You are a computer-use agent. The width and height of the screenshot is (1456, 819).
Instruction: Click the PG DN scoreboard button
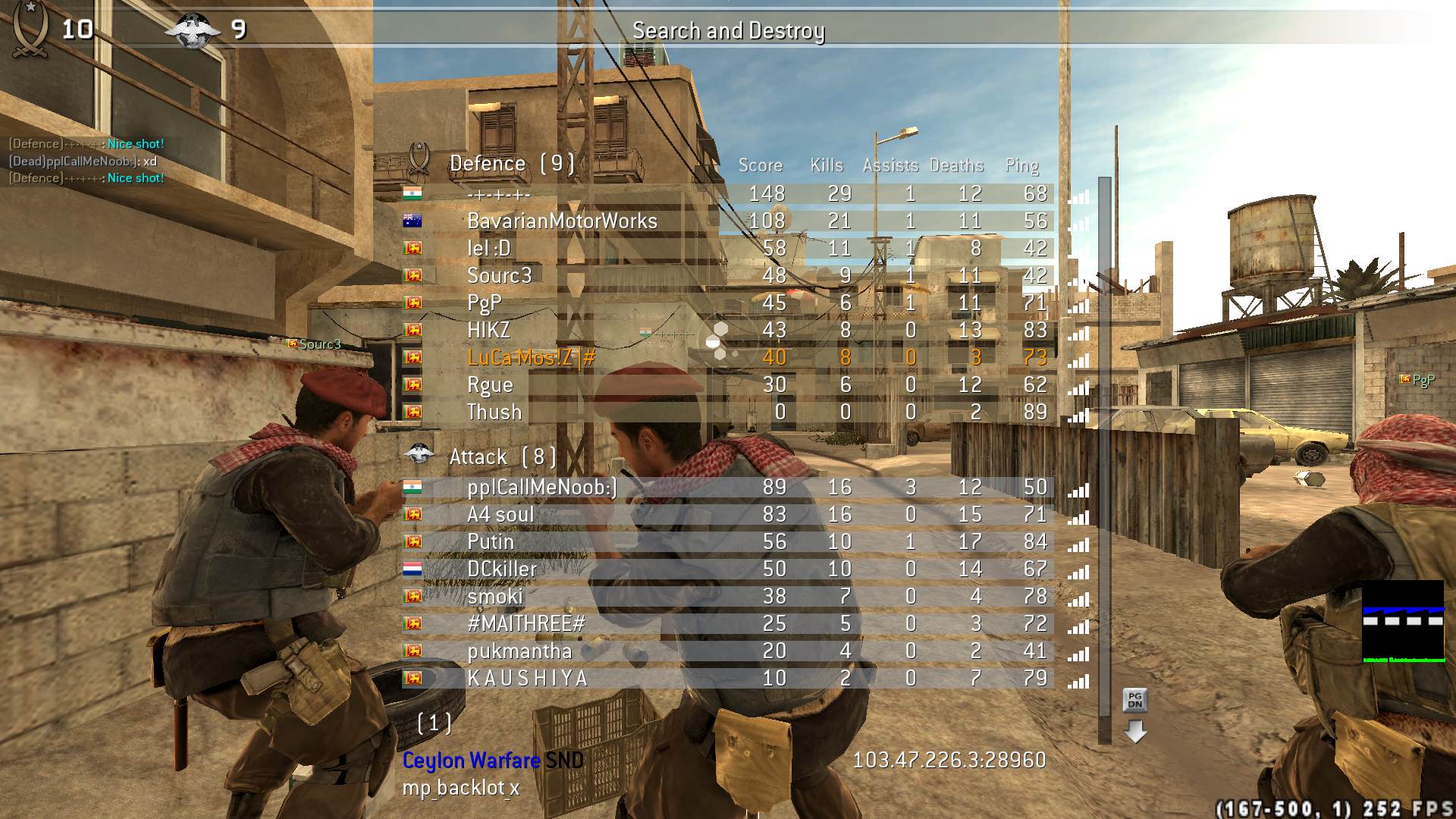1134,699
